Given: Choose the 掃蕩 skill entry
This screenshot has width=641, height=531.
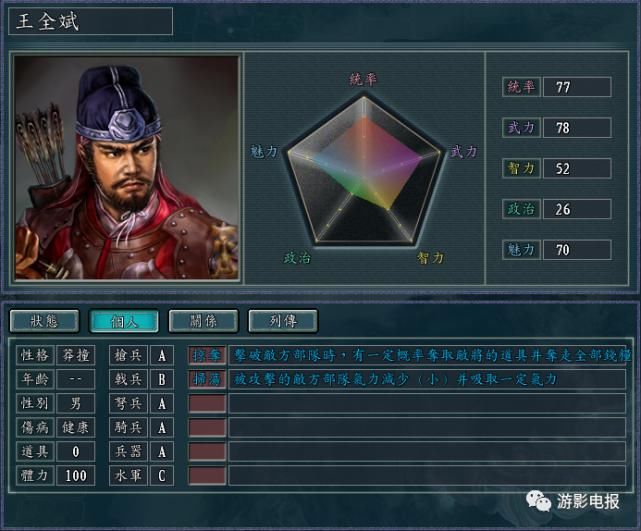Looking at the screenshot, I should point(207,379).
